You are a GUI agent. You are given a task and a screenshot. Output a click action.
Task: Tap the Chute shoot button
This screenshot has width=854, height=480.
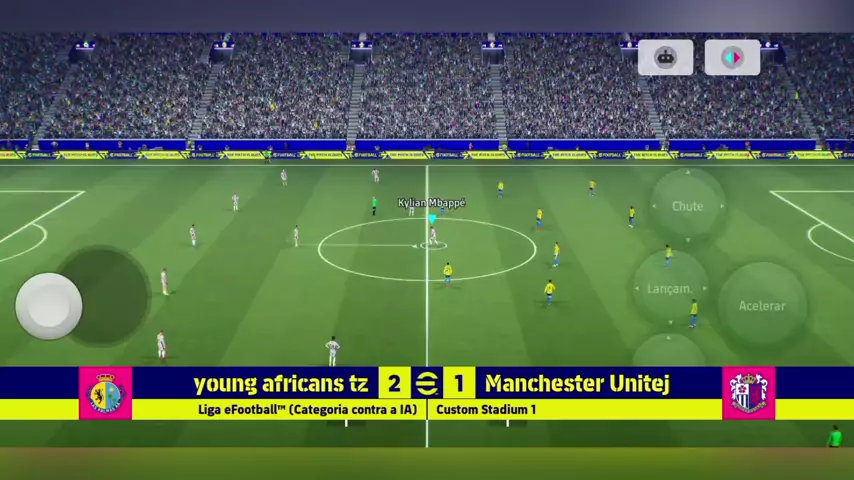(x=687, y=206)
